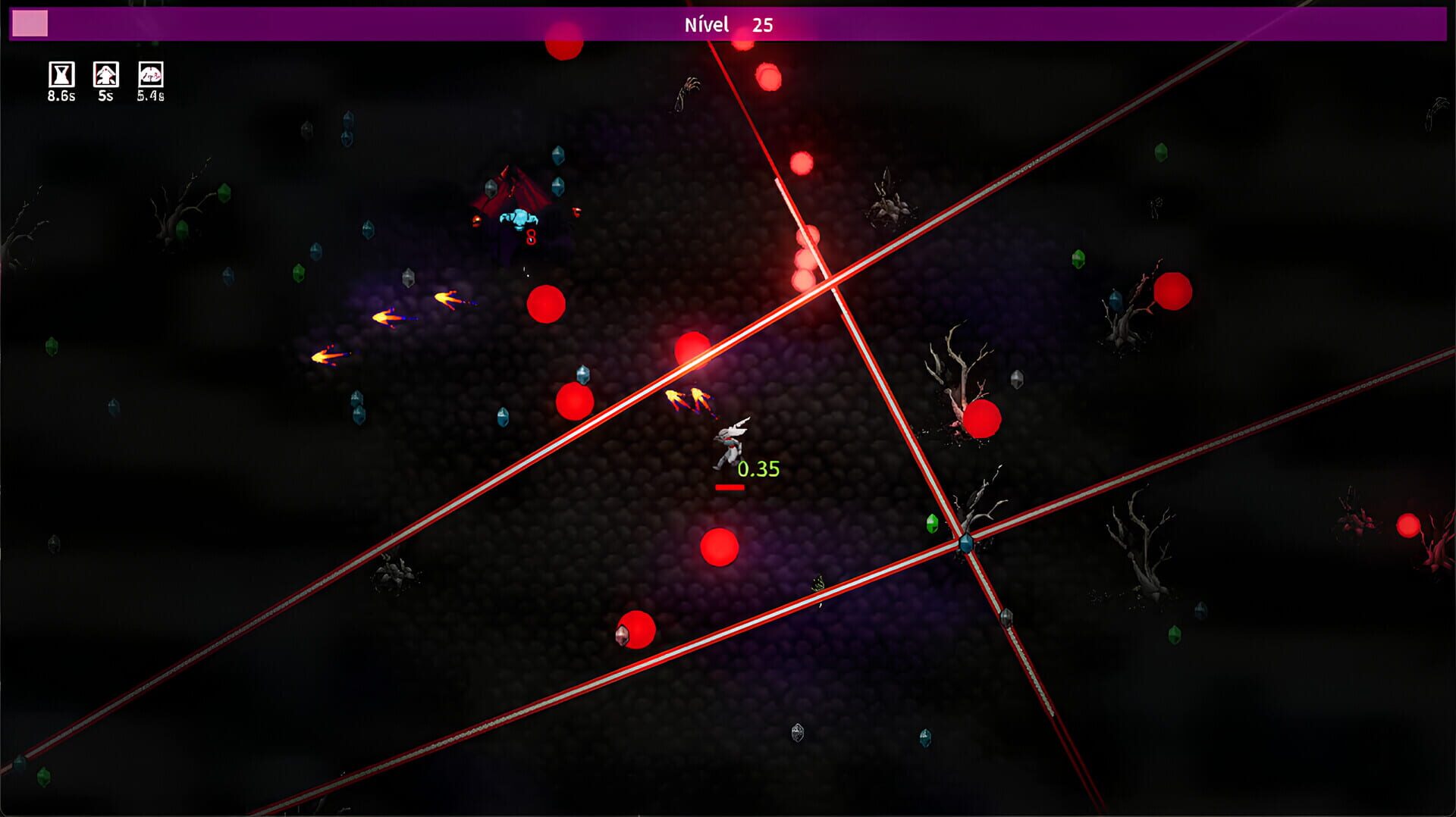Click the gray crystal near the bottom center
Image resolution: width=1456 pixels, height=817 pixels.
(797, 733)
